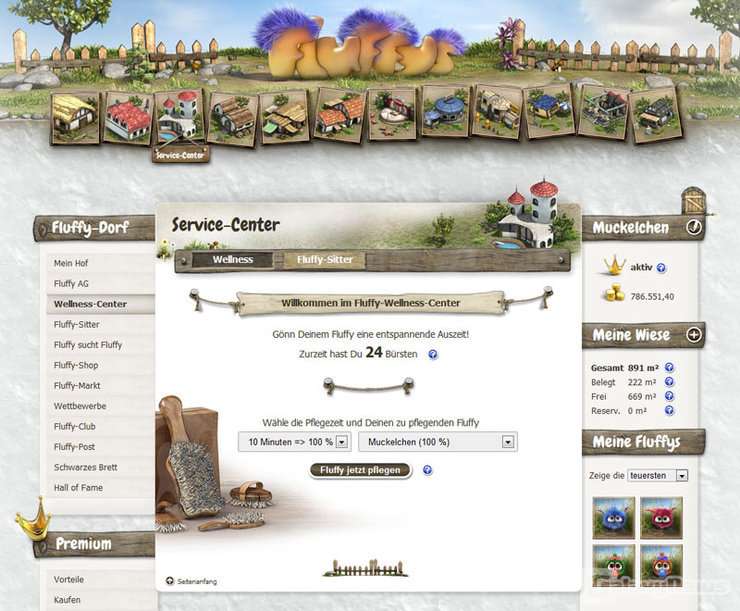The height and width of the screenshot is (611, 740).
Task: Open the Fluffy-Markt
Action: pos(77,386)
